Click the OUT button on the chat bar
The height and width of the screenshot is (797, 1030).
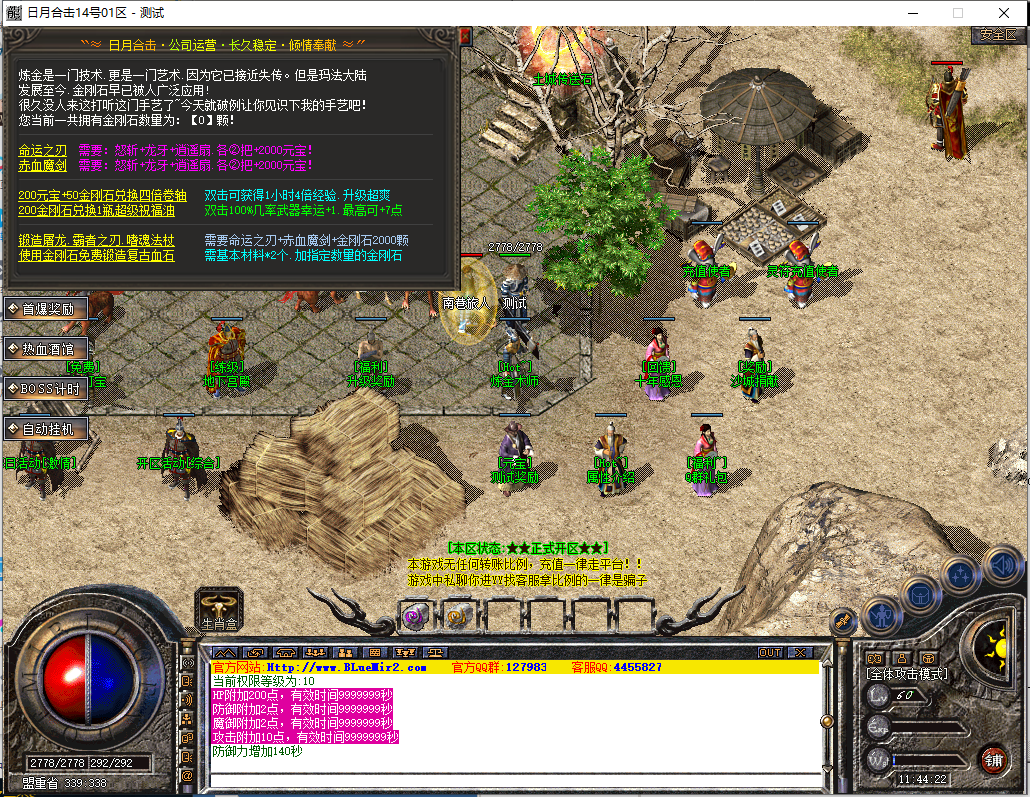[769, 652]
